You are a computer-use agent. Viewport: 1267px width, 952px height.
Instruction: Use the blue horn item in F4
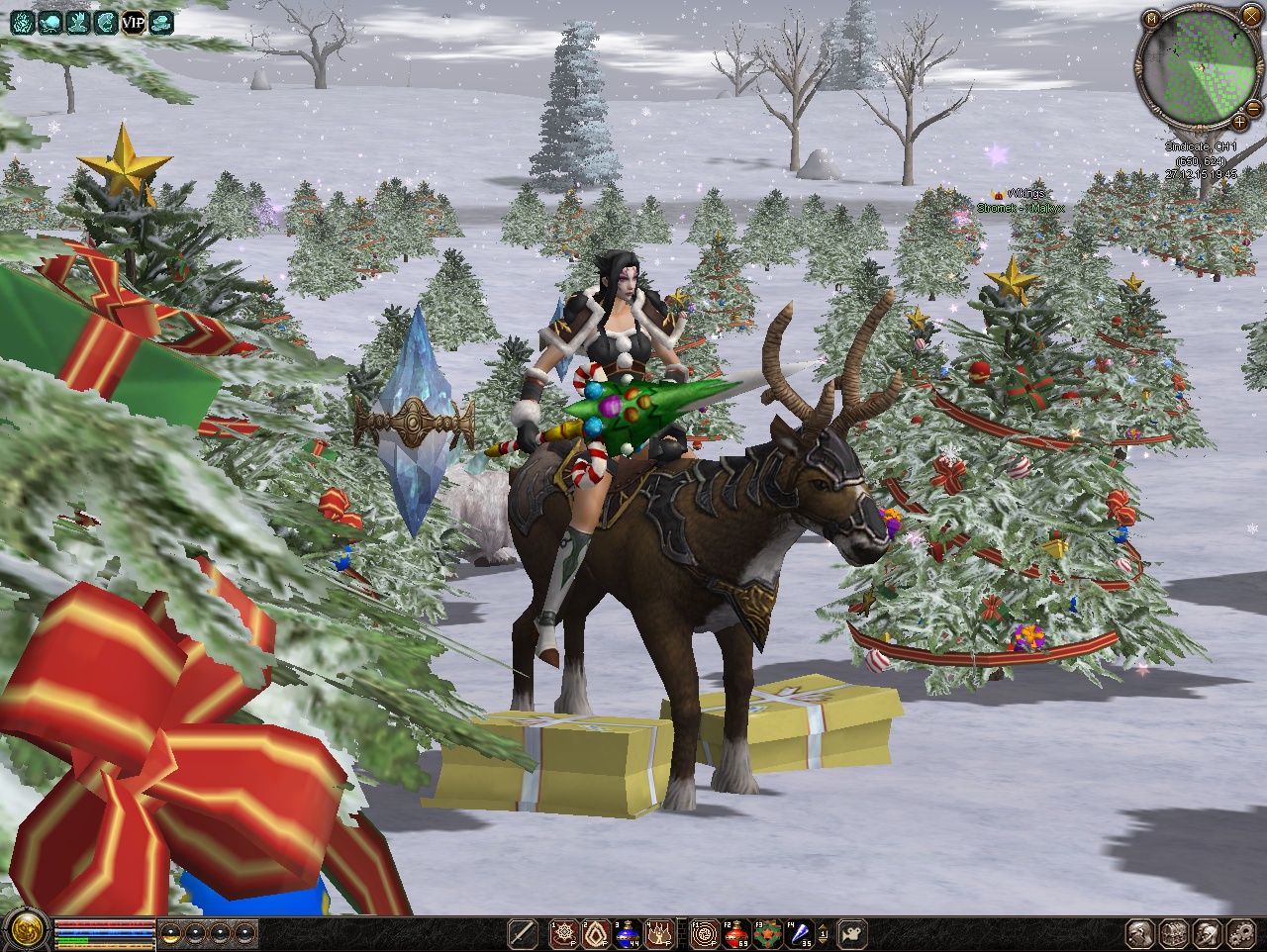tap(799, 932)
